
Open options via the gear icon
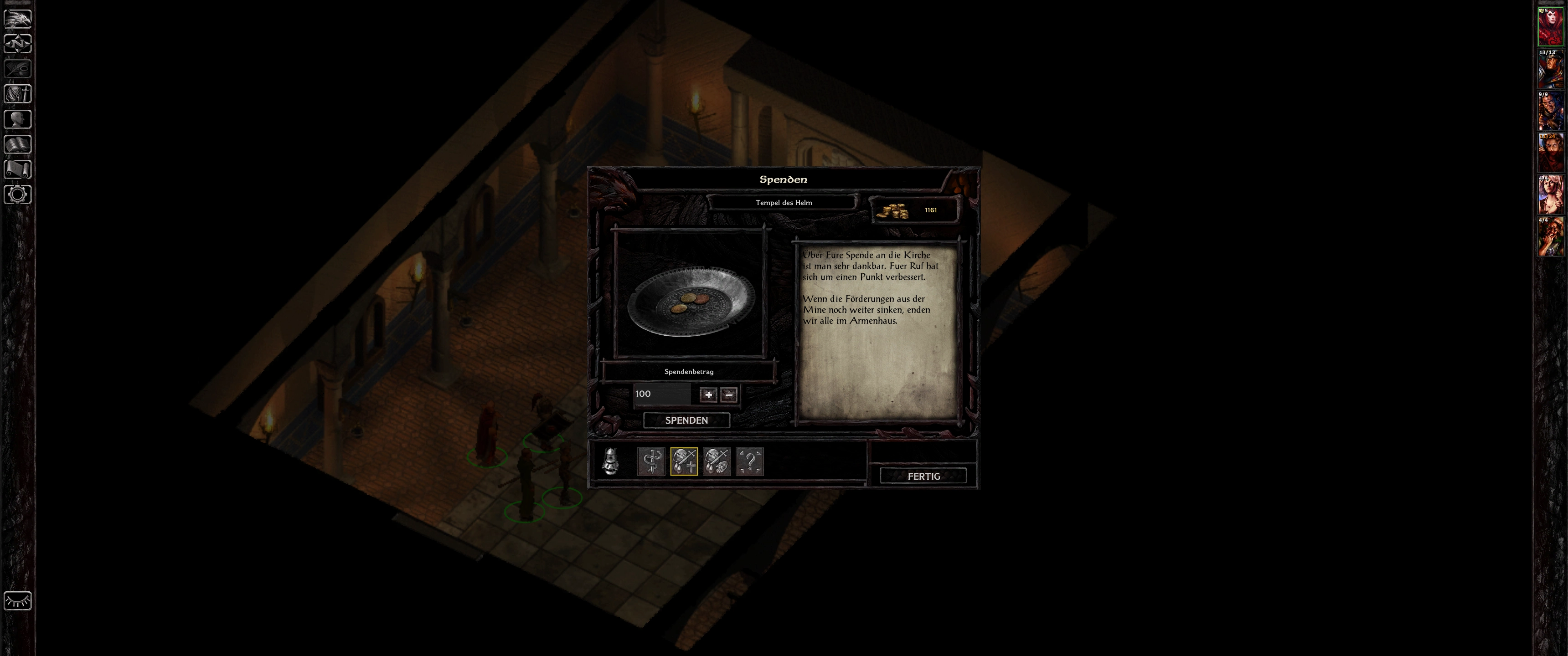coord(18,195)
